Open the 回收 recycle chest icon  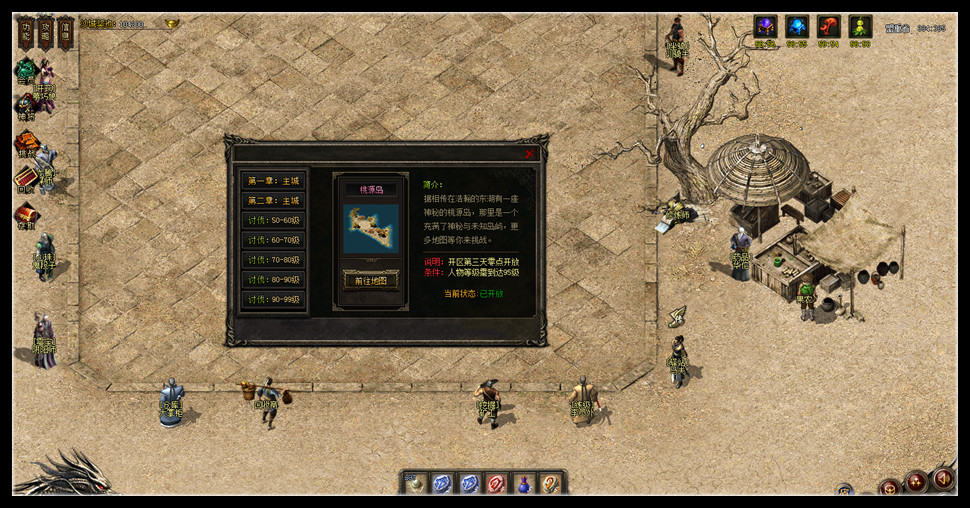tap(25, 178)
